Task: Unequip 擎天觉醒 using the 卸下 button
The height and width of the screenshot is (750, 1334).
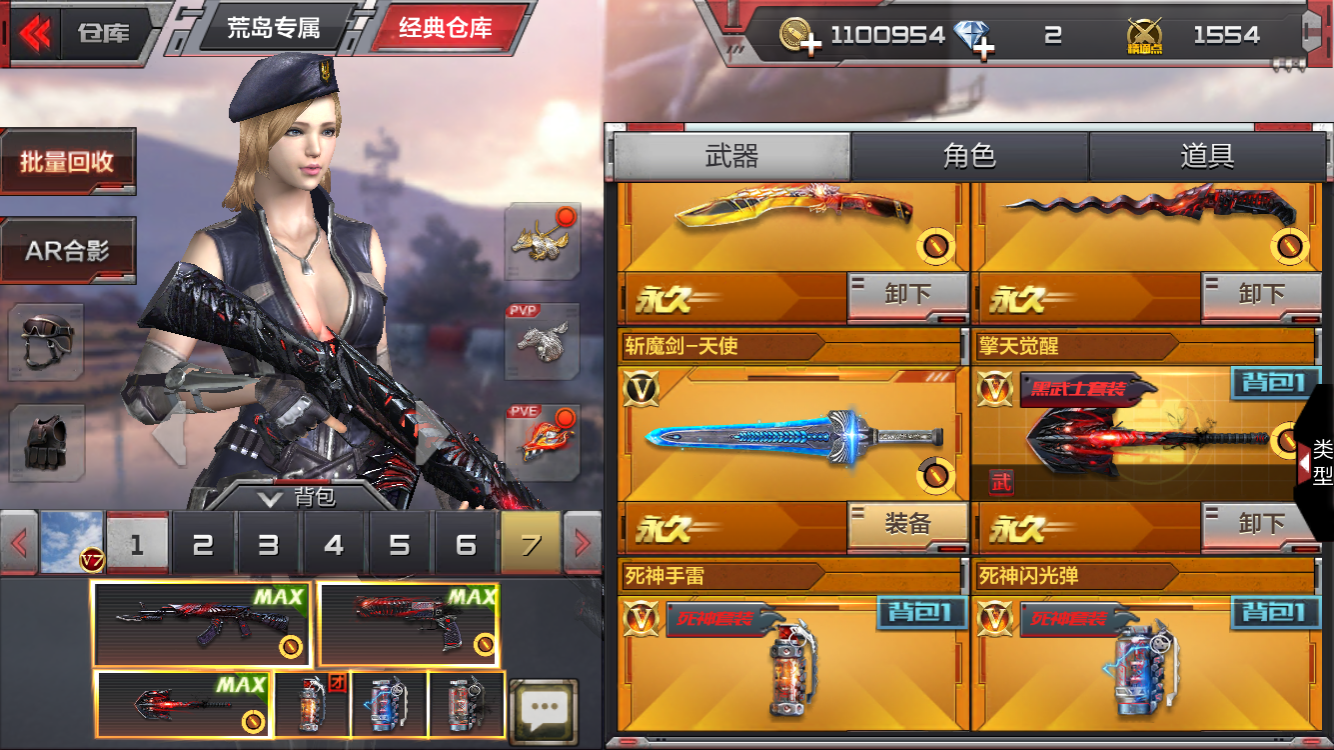Action: [1260, 524]
